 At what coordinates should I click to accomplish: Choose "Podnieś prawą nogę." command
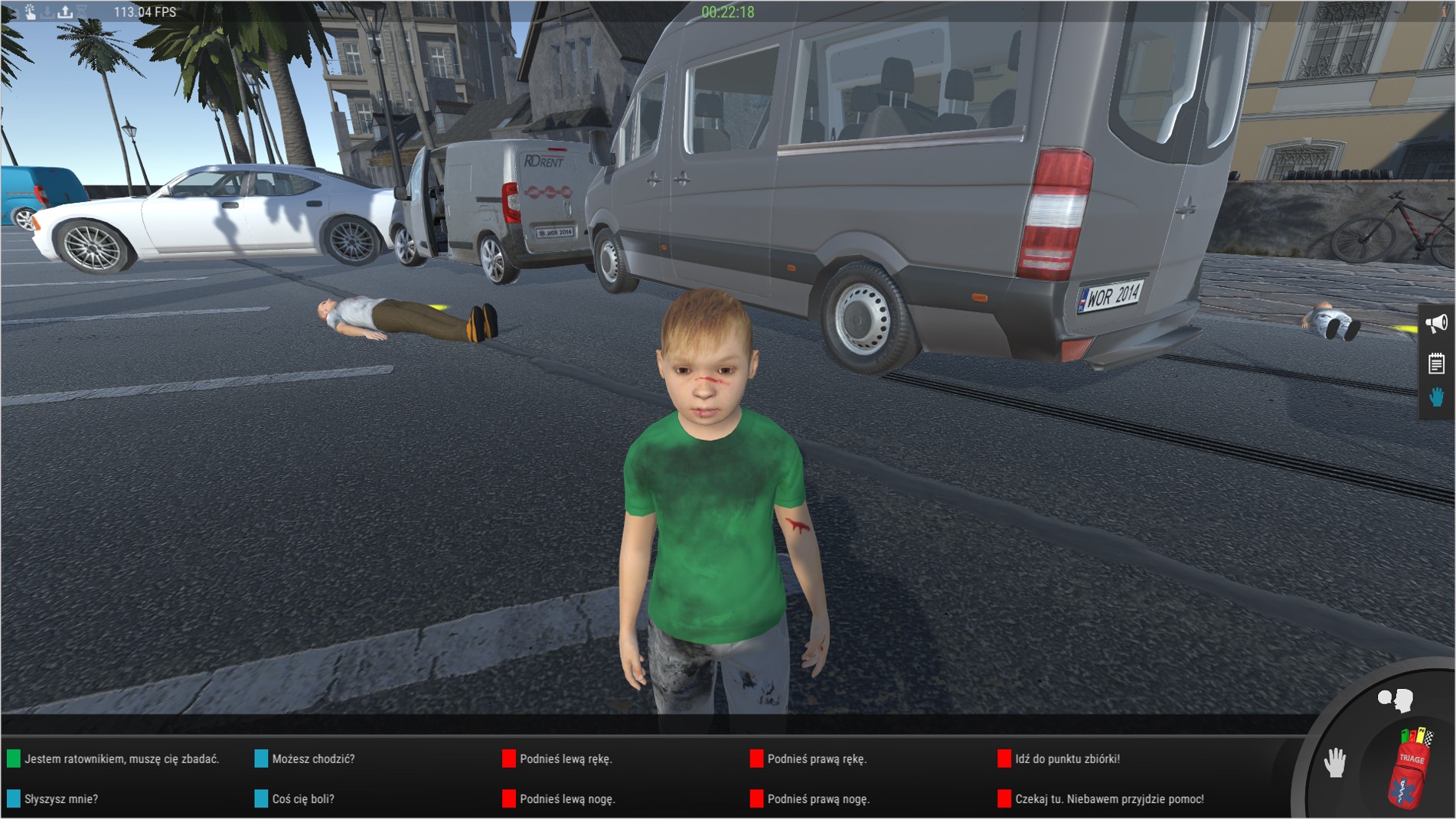(x=818, y=798)
